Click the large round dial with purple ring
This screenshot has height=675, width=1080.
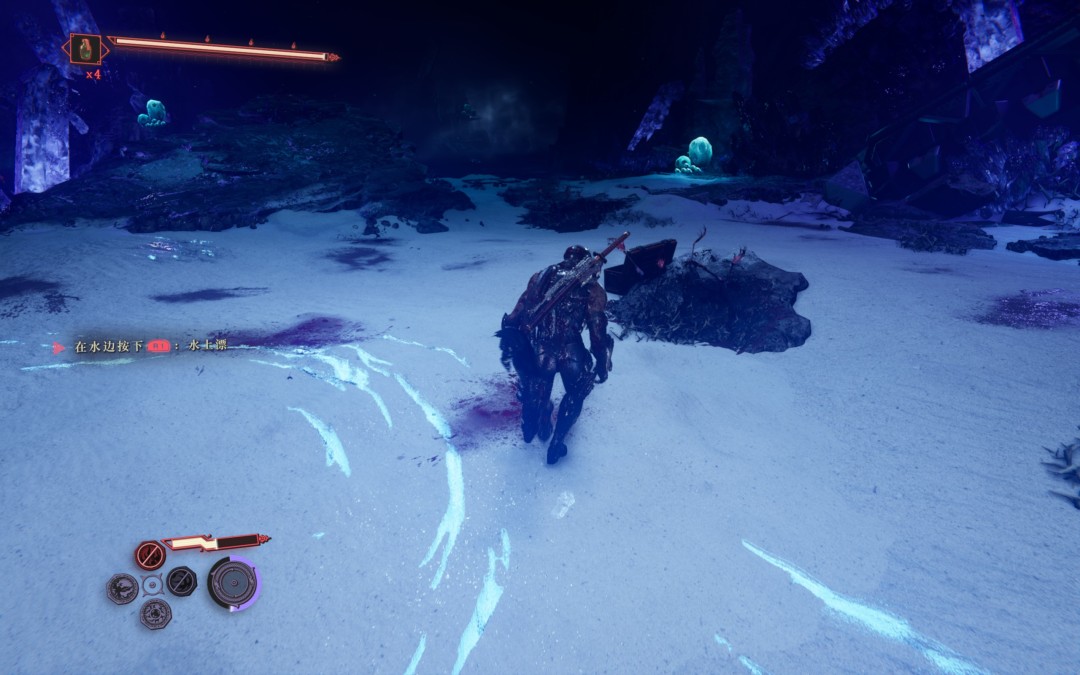(x=233, y=583)
